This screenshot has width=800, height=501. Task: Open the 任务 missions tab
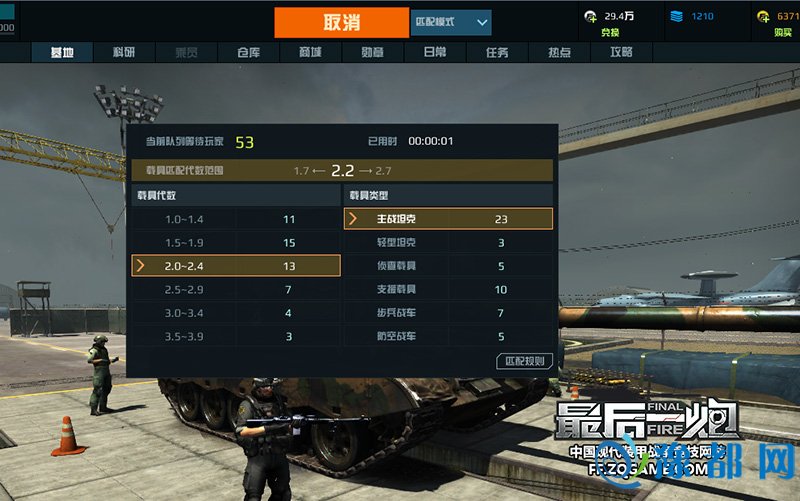coord(496,52)
